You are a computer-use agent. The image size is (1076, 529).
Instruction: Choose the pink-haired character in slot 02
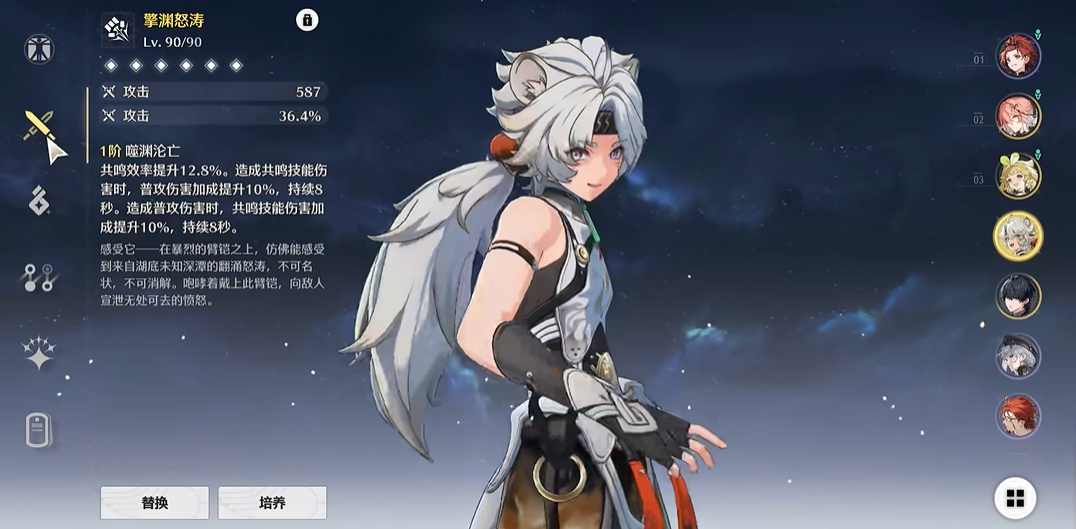click(1018, 116)
